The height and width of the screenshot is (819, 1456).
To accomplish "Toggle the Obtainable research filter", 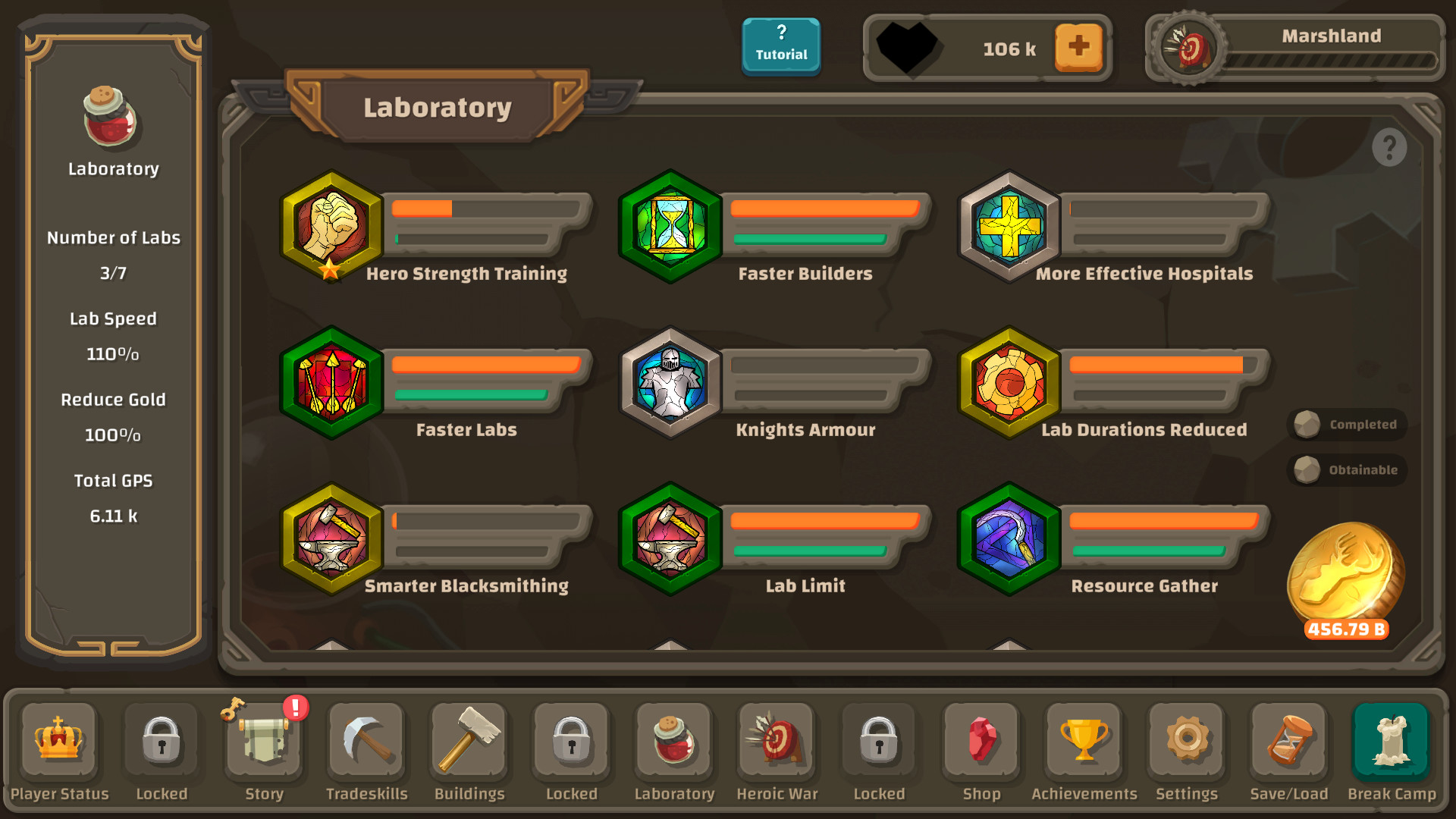I will [1347, 469].
